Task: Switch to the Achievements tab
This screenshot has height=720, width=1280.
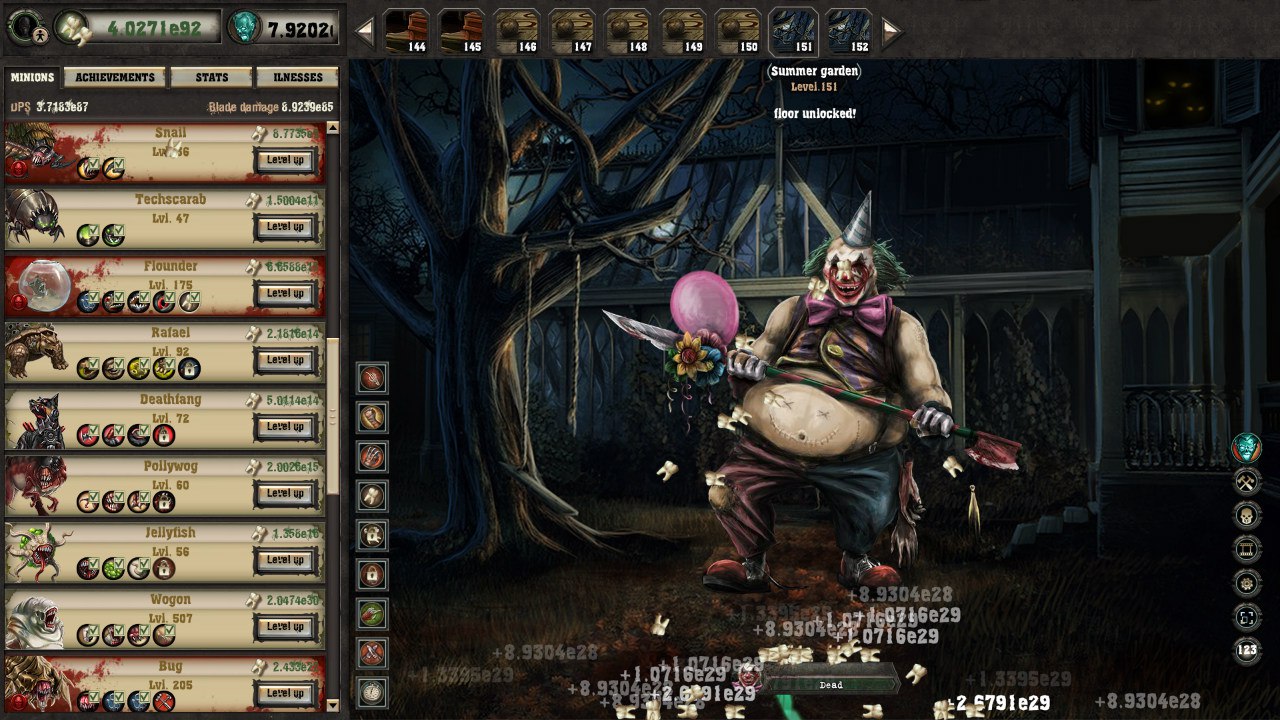Action: coord(113,76)
